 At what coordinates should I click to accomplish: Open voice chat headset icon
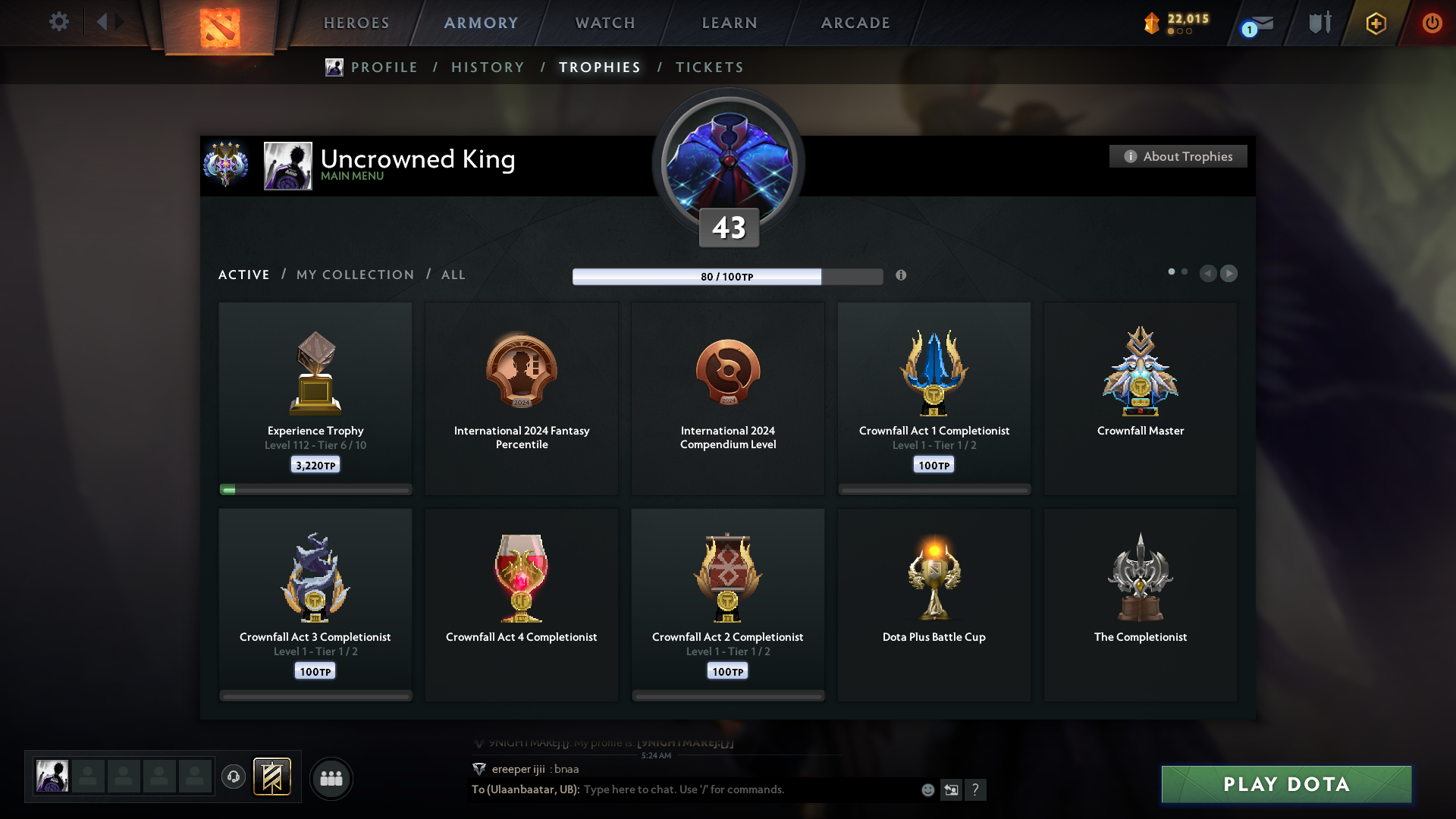pyautogui.click(x=234, y=778)
